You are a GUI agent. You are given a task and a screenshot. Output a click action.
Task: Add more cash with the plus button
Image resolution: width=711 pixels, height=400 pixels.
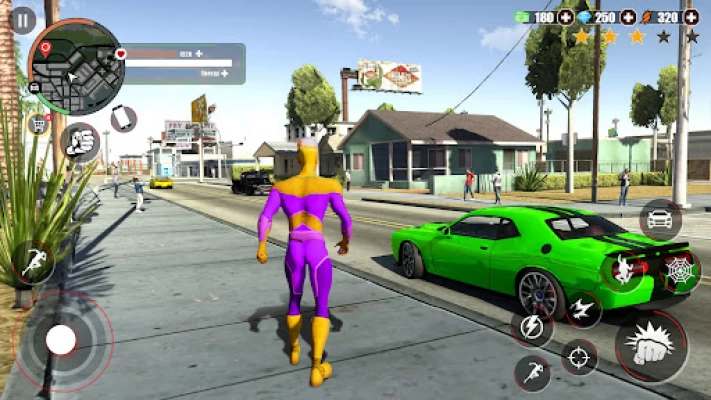point(566,17)
